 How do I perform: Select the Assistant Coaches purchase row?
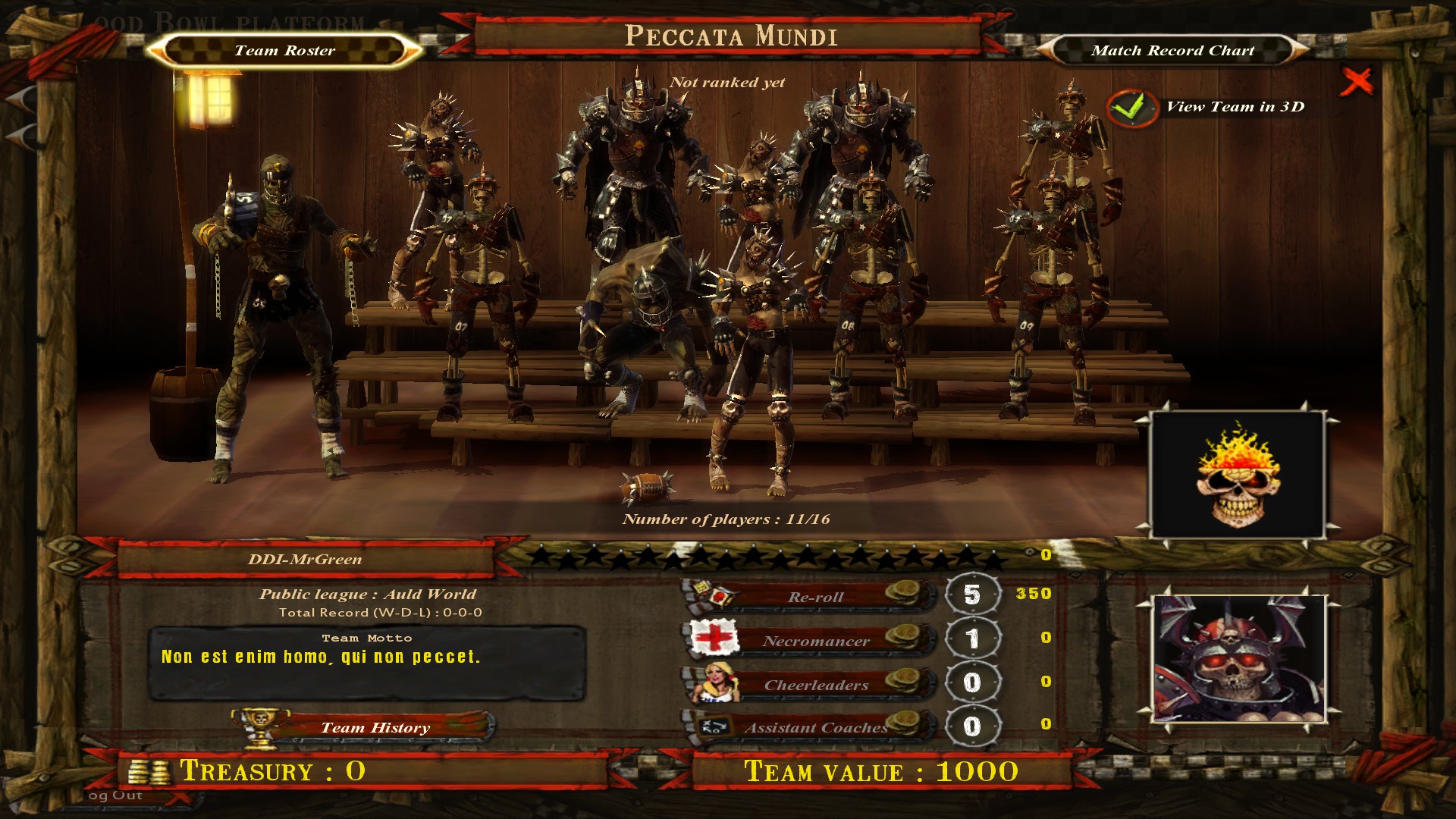pos(814,728)
